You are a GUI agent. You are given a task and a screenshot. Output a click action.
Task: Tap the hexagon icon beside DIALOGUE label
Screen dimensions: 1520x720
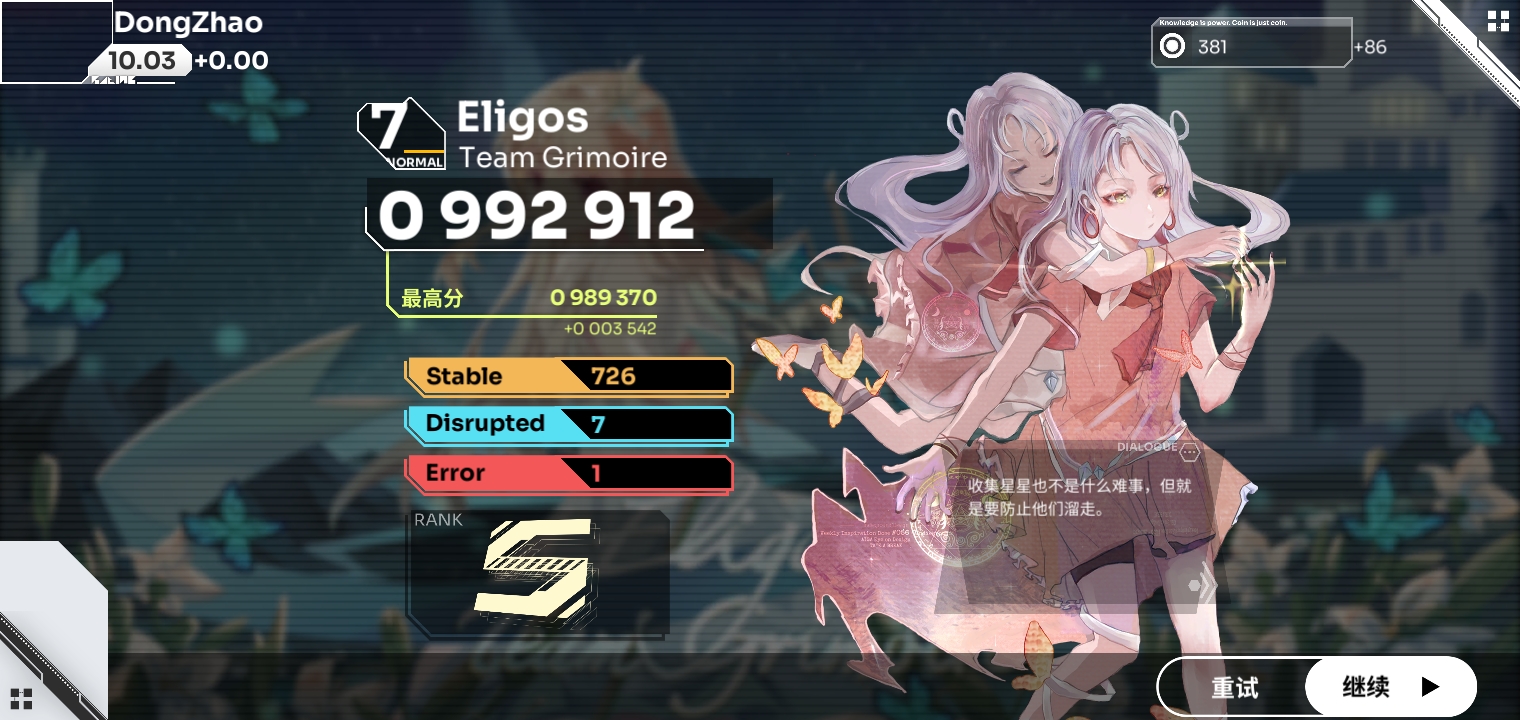1189,452
